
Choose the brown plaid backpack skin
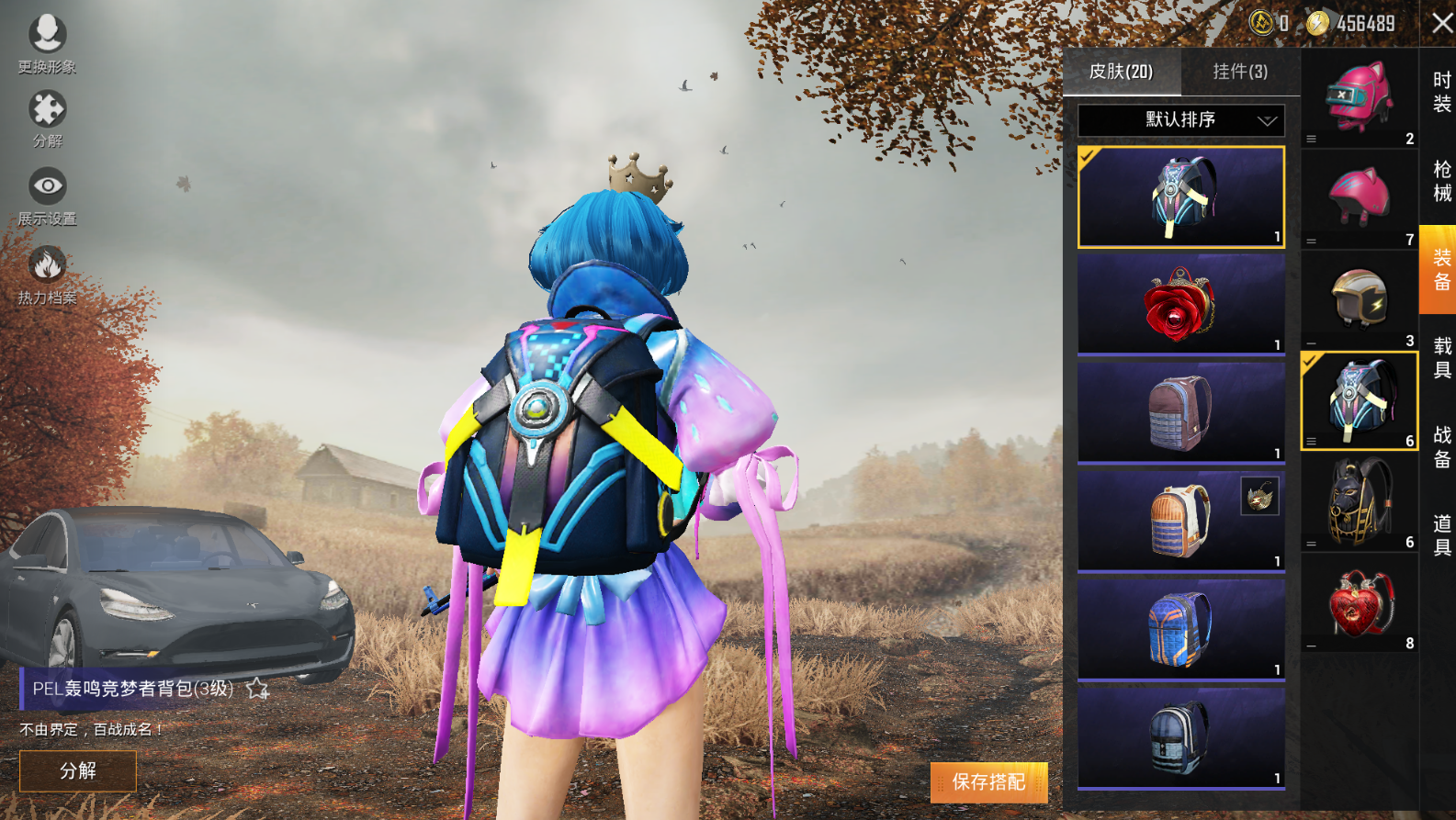pyautogui.click(x=1181, y=412)
